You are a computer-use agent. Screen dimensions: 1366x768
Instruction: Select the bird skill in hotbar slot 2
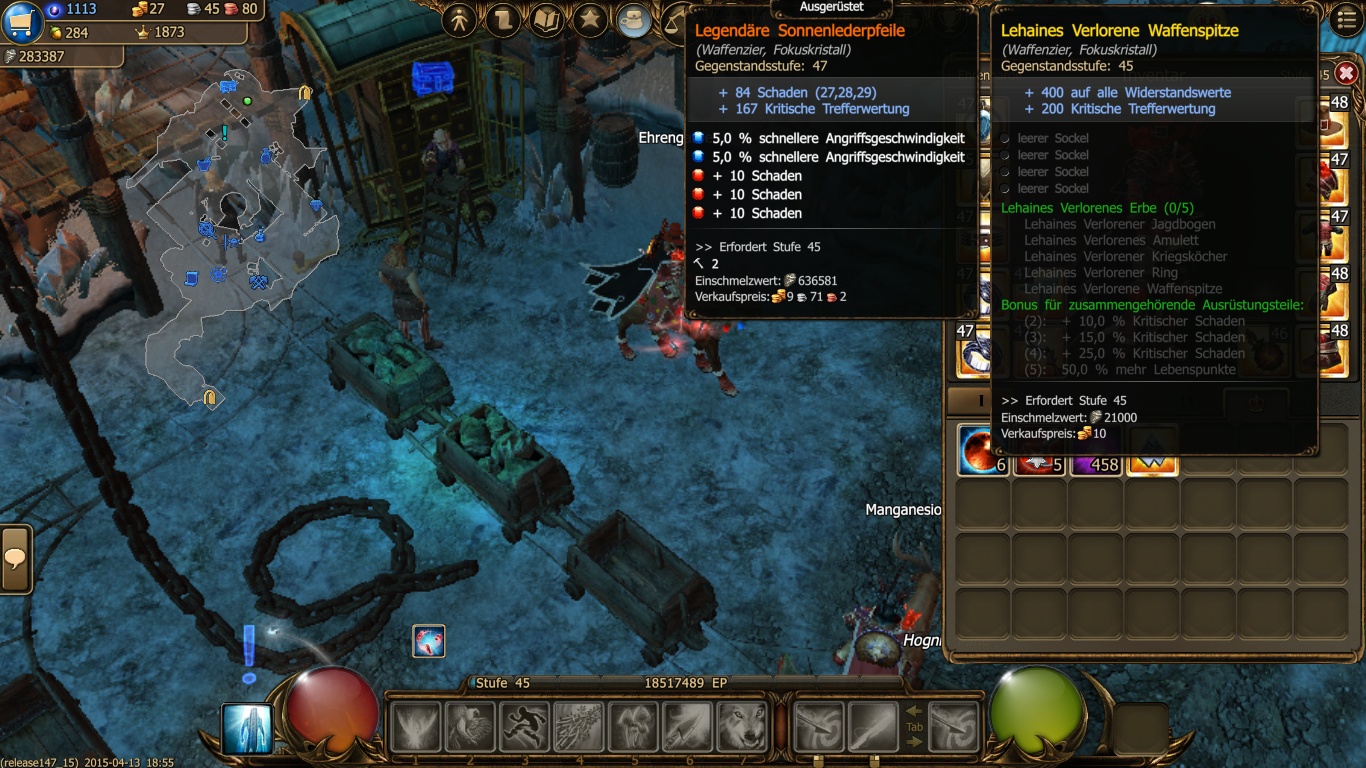coord(469,727)
